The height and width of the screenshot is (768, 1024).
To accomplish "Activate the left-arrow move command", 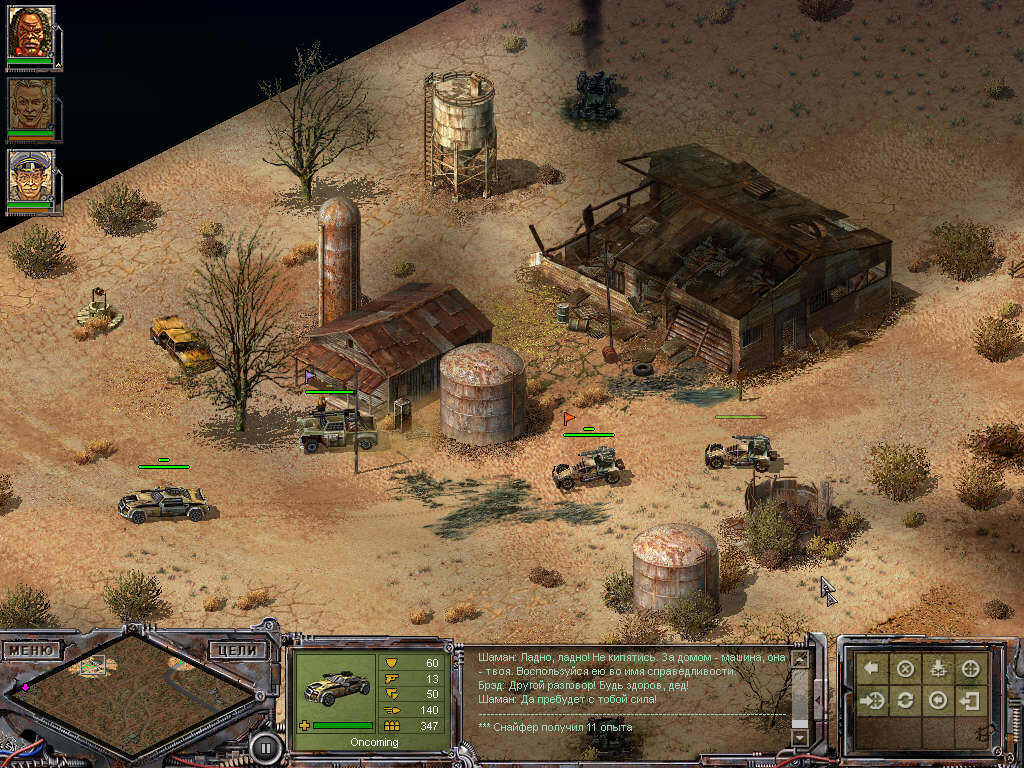I will (x=872, y=669).
